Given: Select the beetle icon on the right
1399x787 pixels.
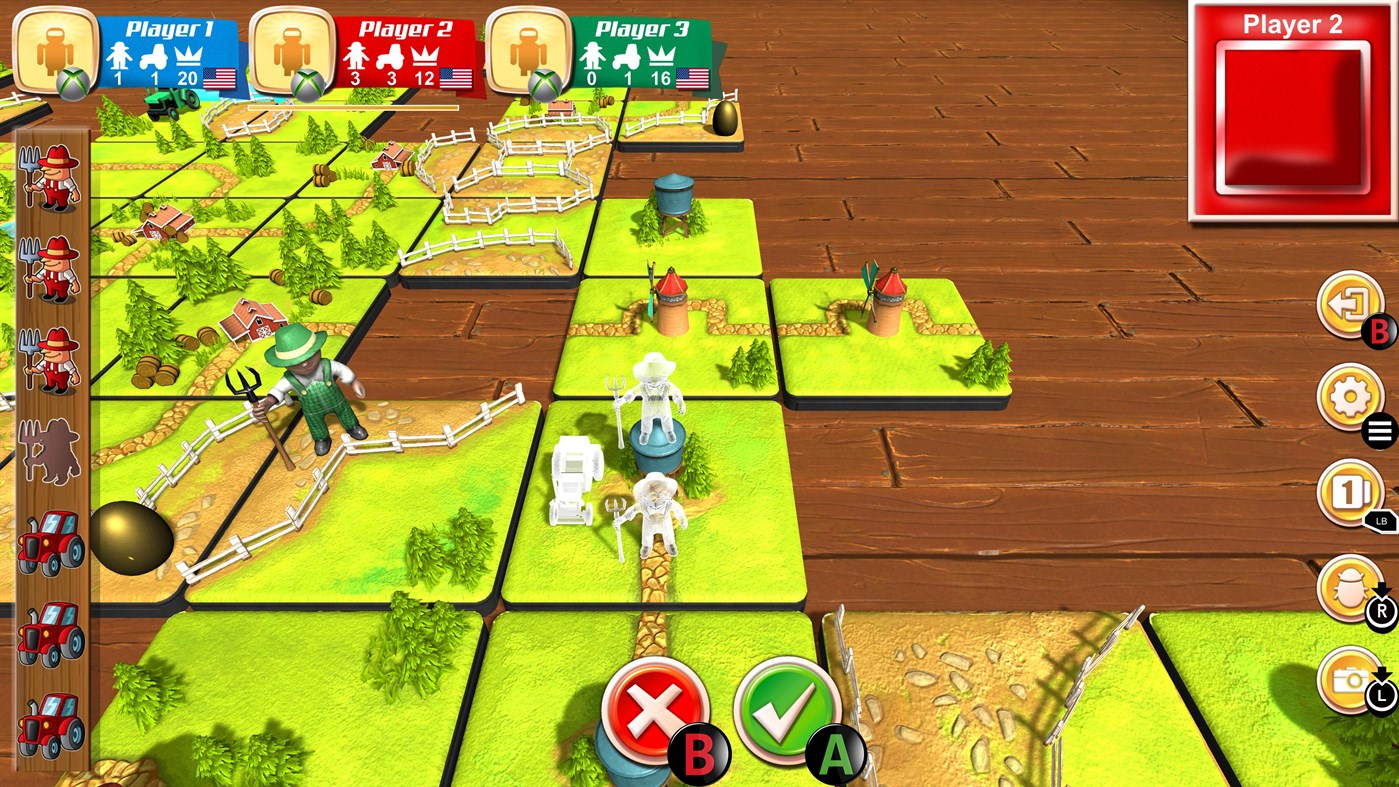Looking at the screenshot, I should coord(1350,588).
